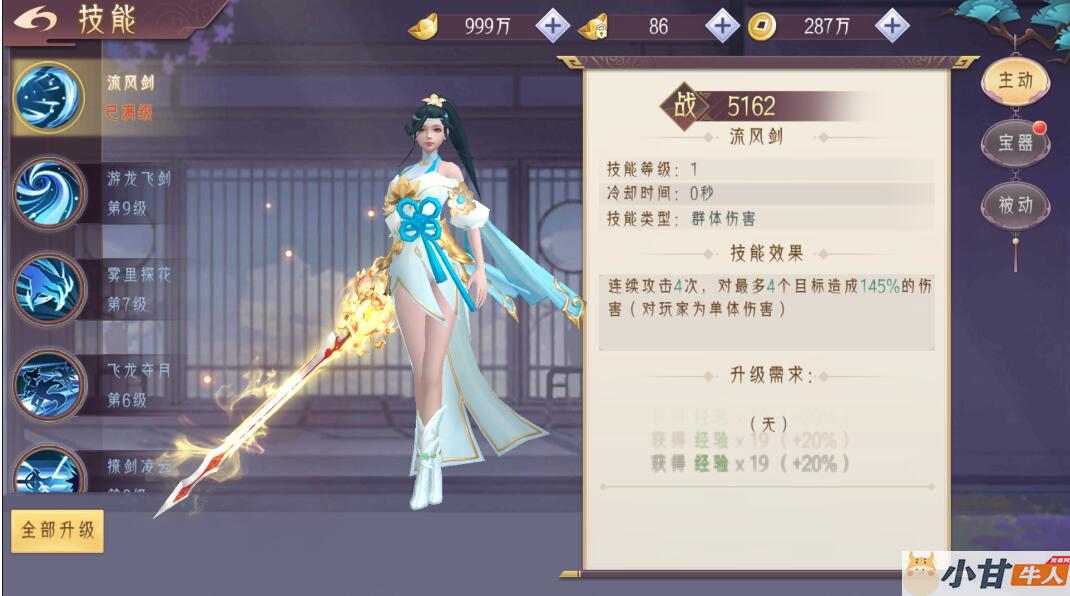Show the 被动 passive skills tab
Image resolution: width=1070 pixels, height=596 pixels.
[1015, 205]
